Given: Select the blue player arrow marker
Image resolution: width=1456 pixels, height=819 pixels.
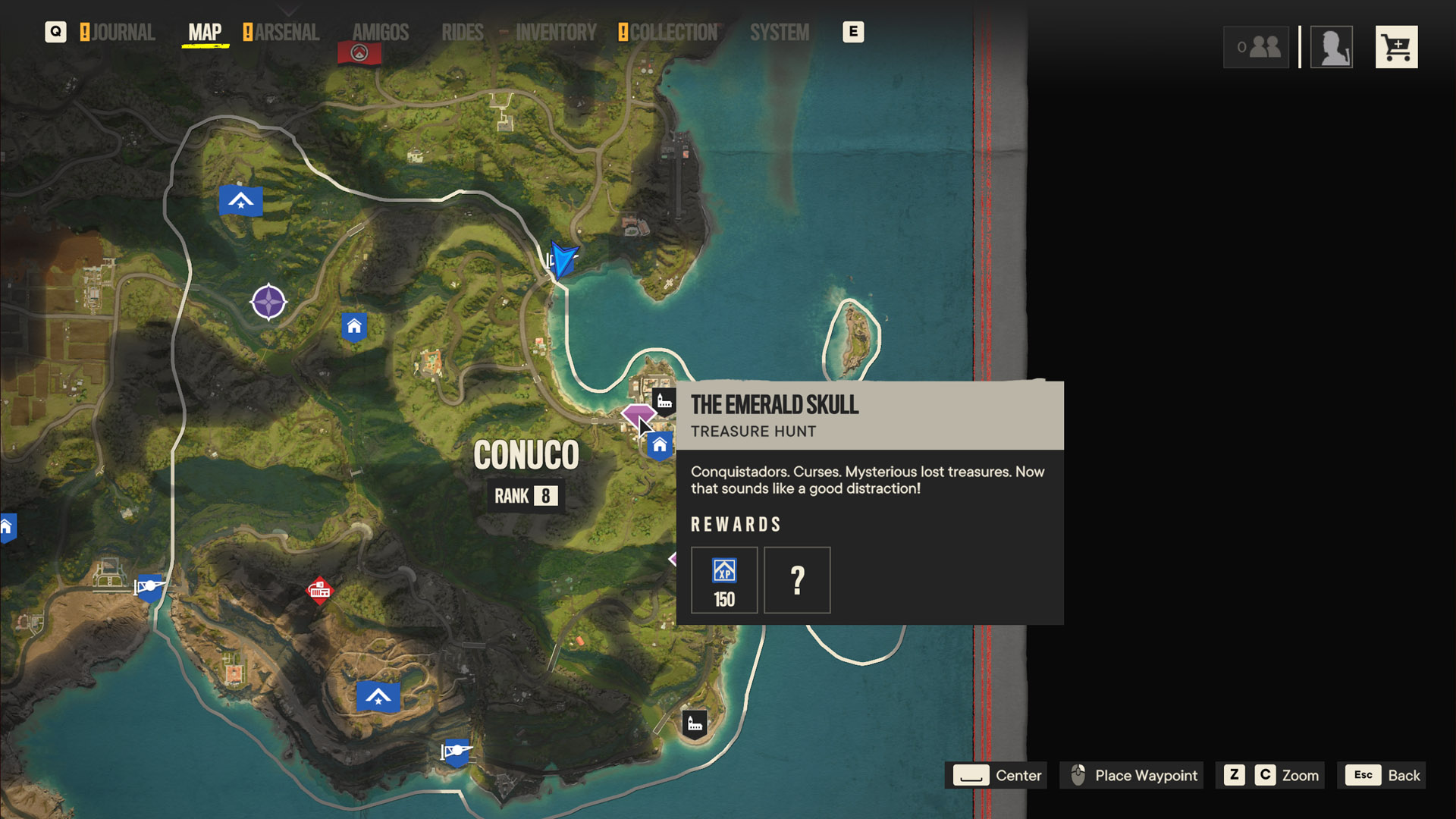Looking at the screenshot, I should click(x=563, y=260).
